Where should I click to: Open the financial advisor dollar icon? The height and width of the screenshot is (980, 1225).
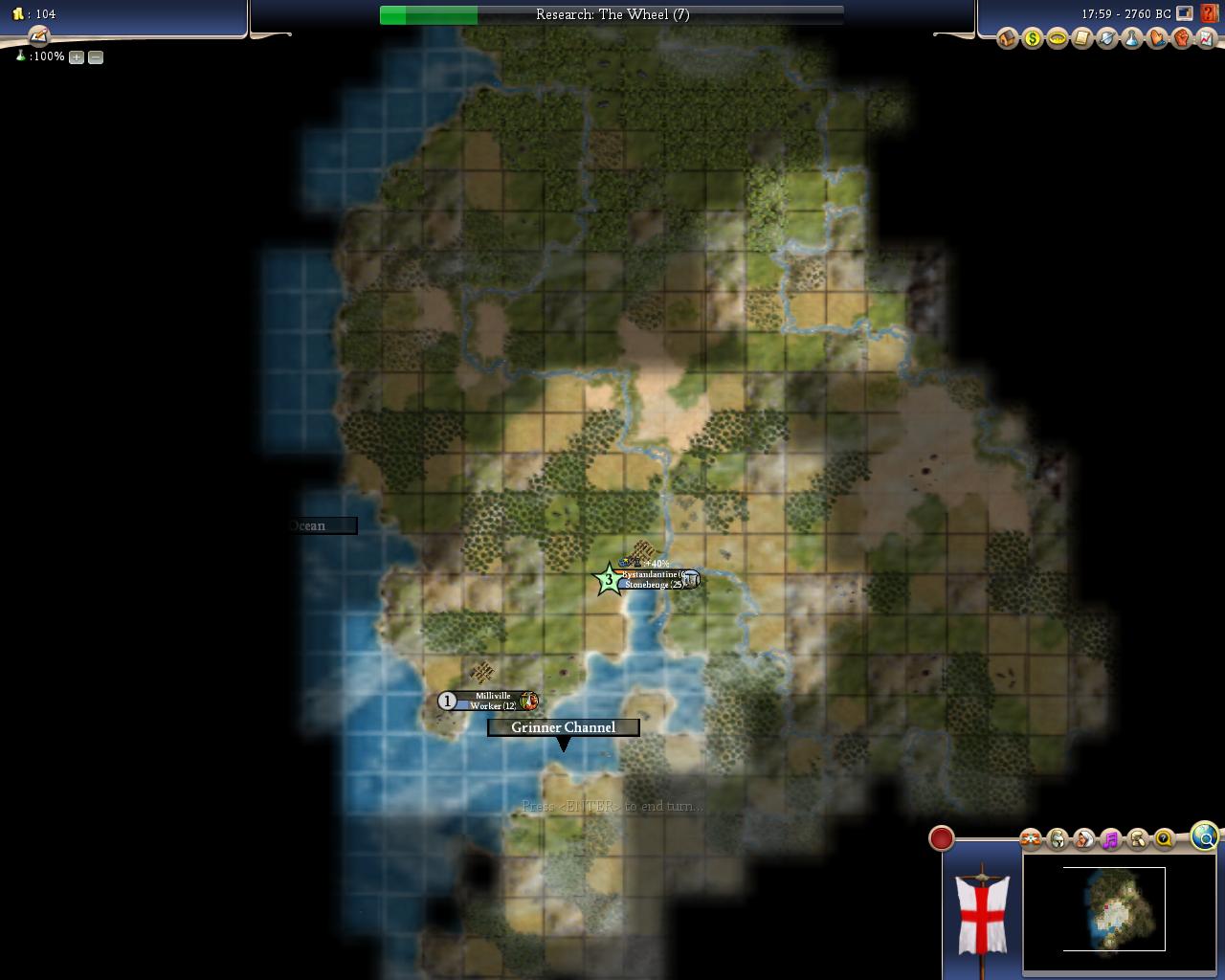coord(1032,38)
